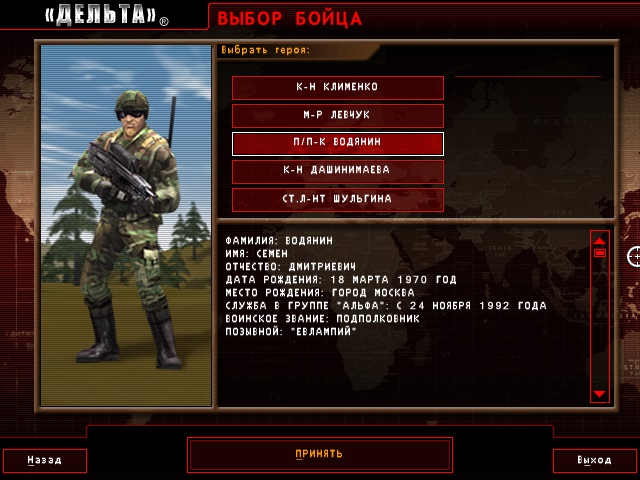Pick К-Н Дашинимаева as fighter
The image size is (640, 480).
[337, 171]
